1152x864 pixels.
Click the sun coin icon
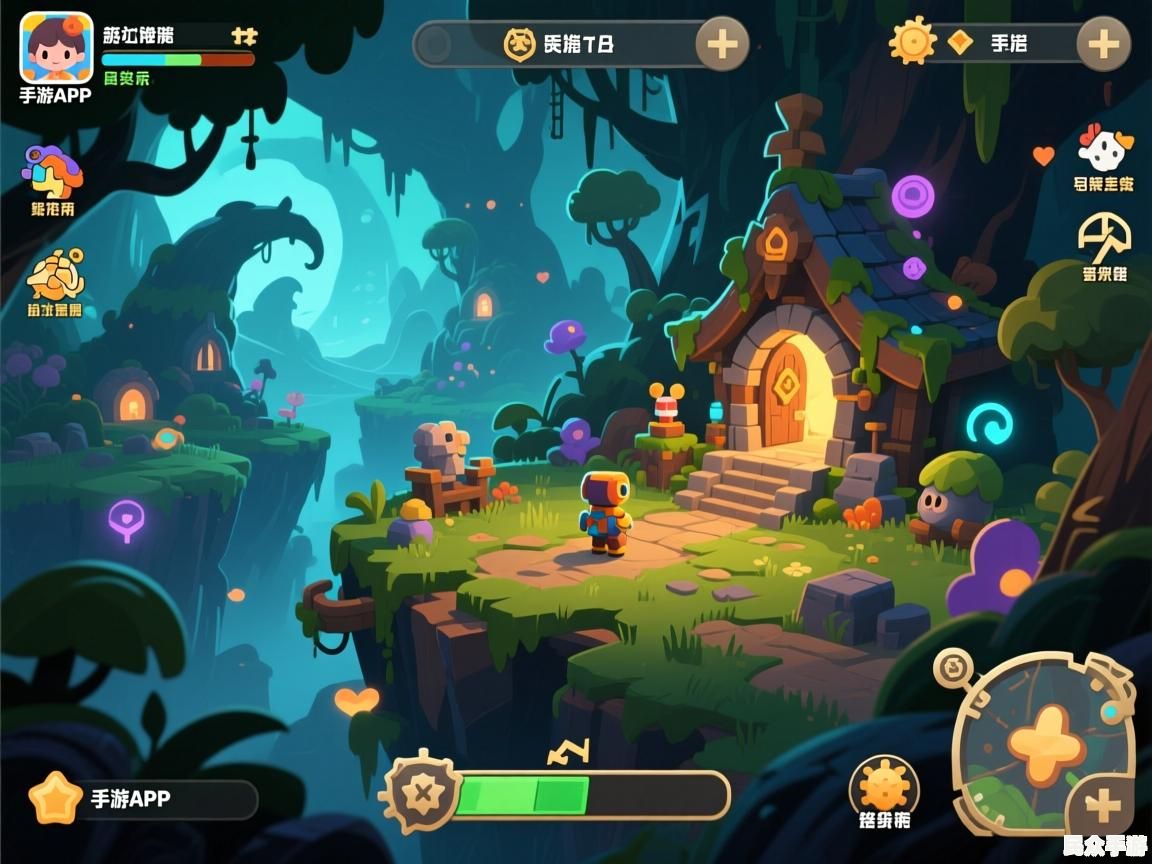tap(912, 42)
